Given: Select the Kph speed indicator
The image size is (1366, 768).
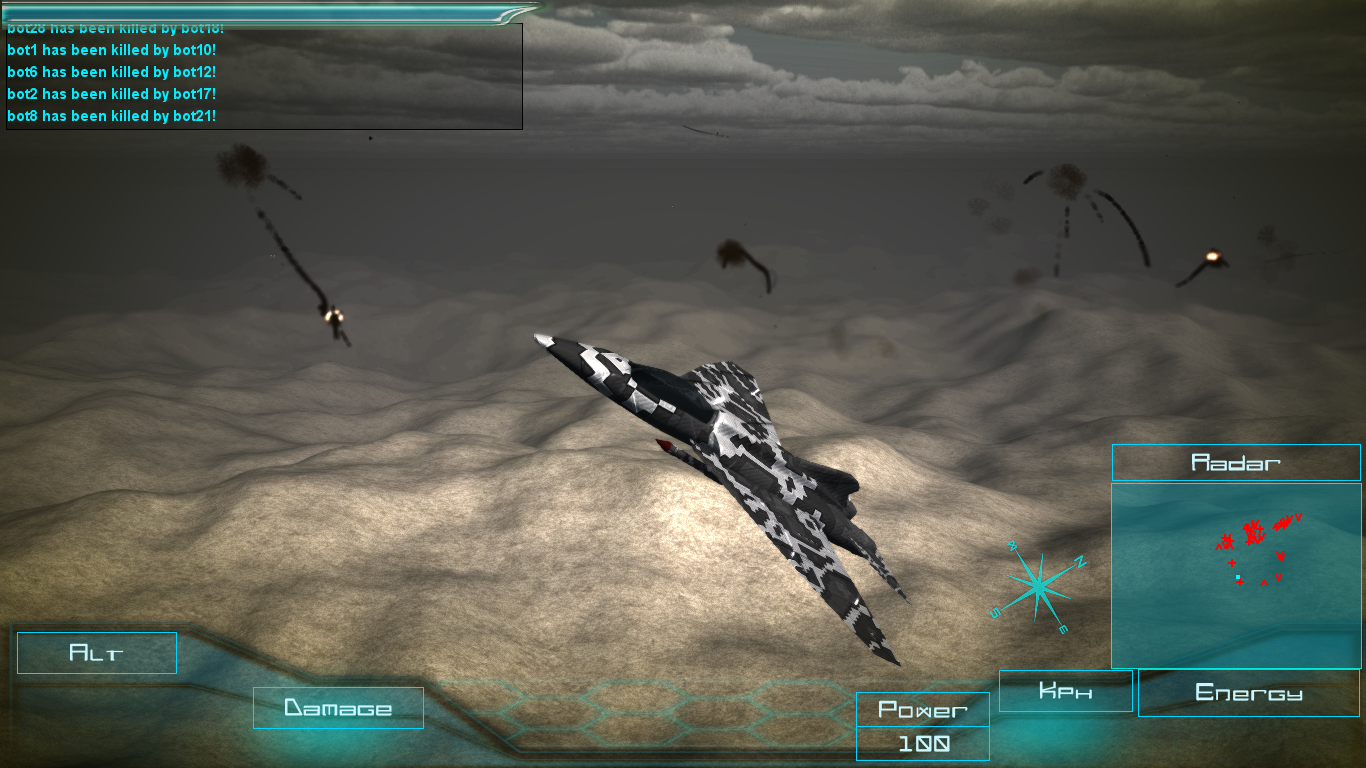Looking at the screenshot, I should pyautogui.click(x=1064, y=690).
